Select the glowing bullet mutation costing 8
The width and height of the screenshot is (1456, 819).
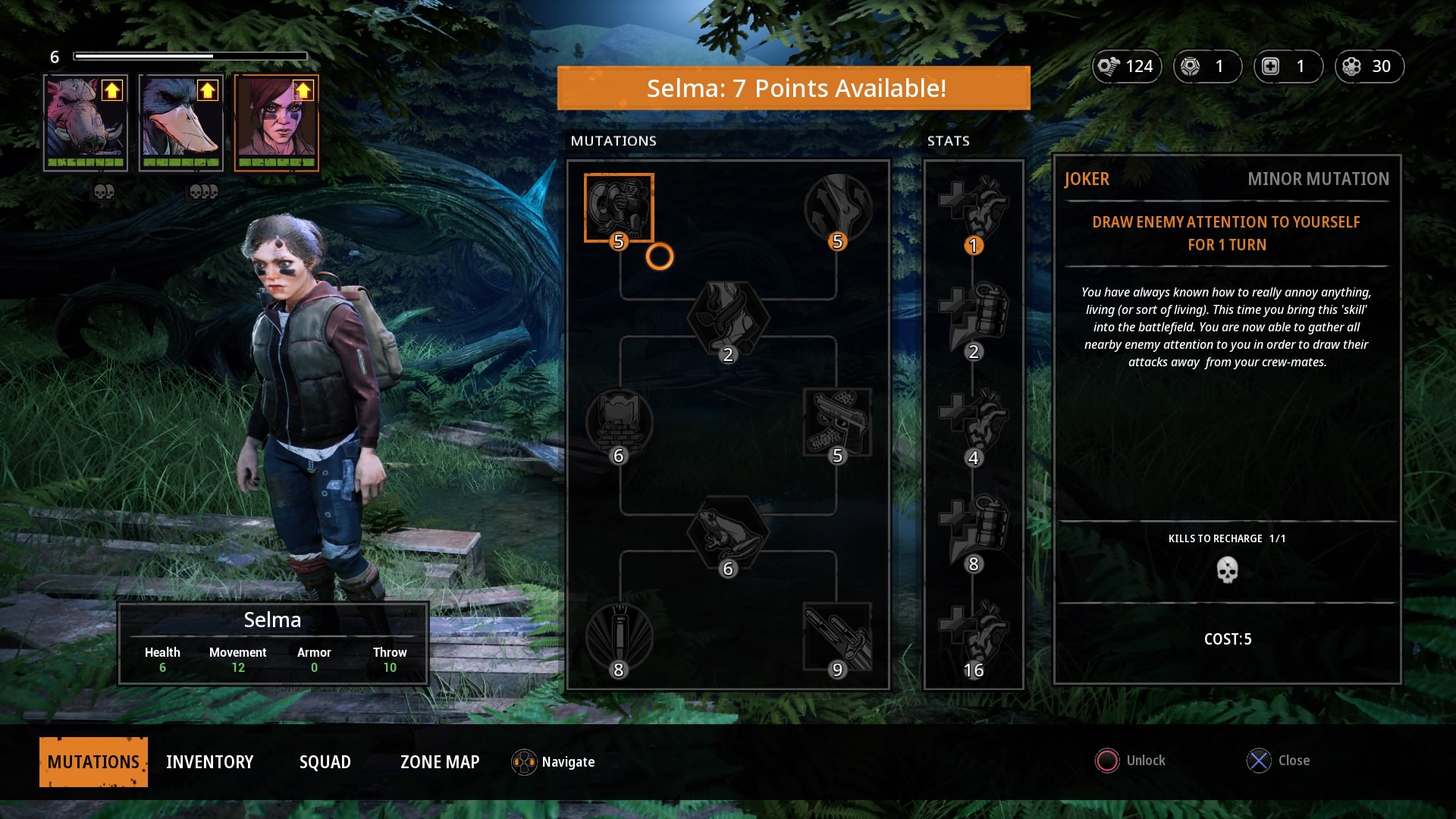pos(619,635)
